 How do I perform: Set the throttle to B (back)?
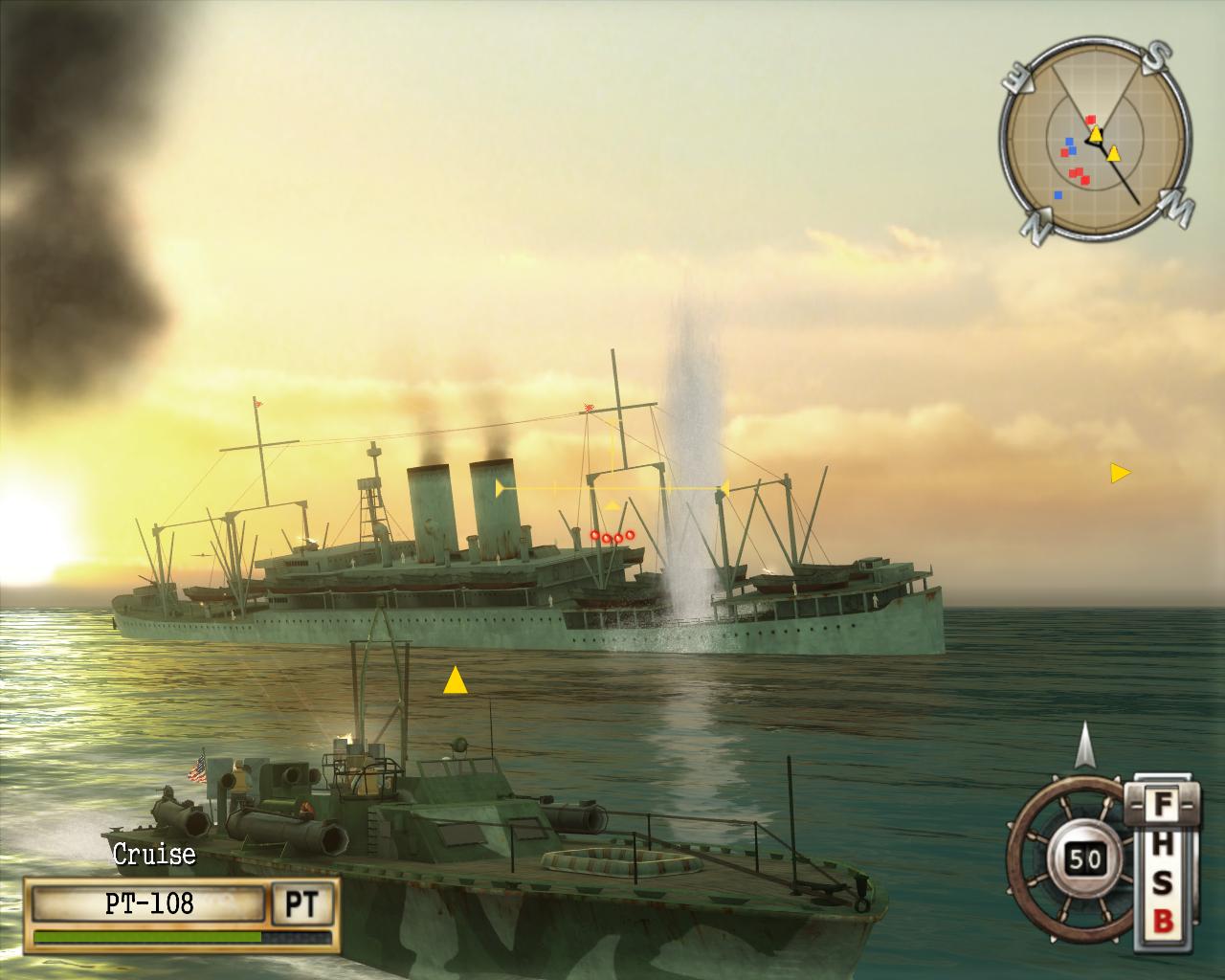1161,921
